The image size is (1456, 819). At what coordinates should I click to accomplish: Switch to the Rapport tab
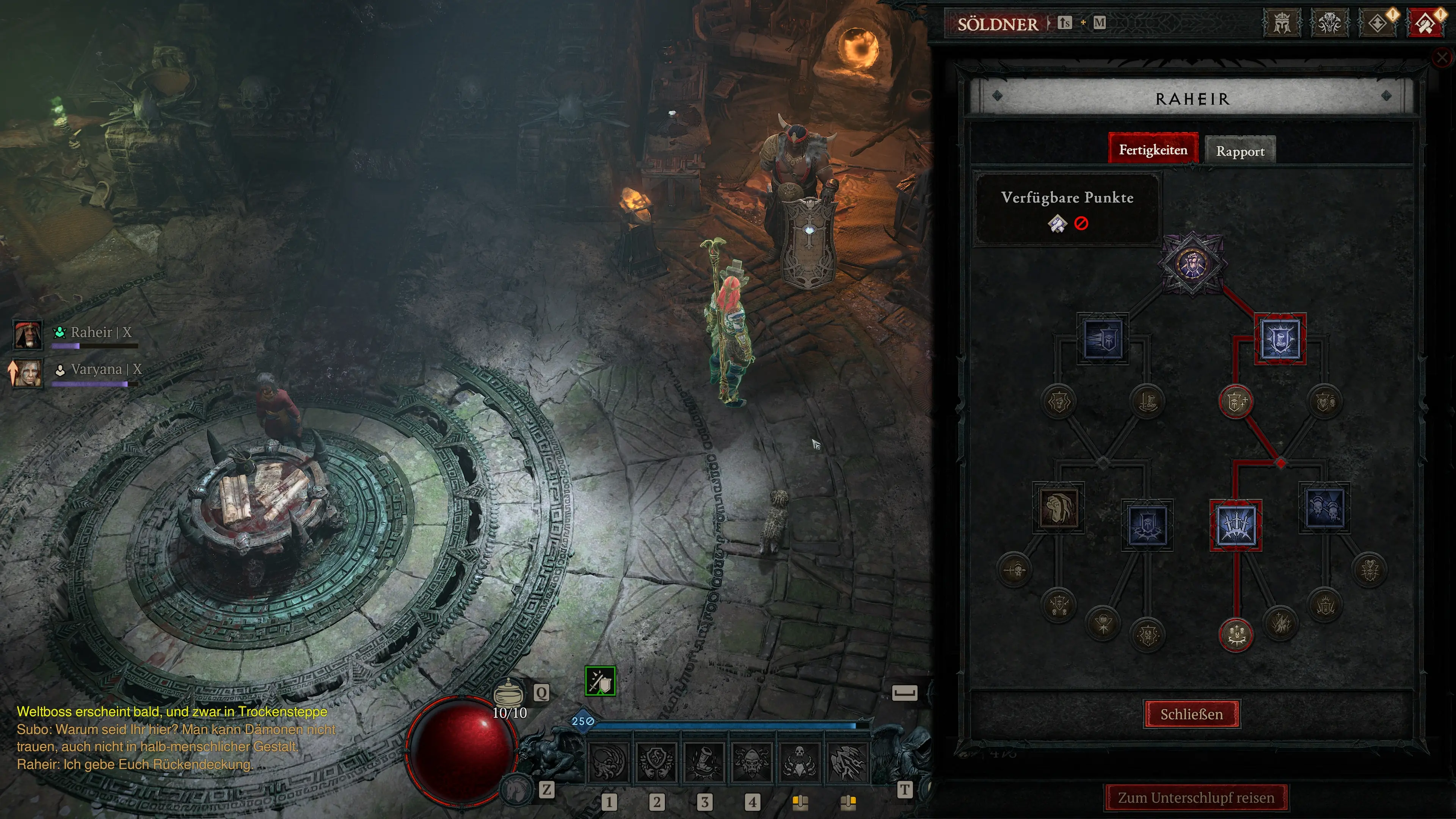click(x=1240, y=151)
